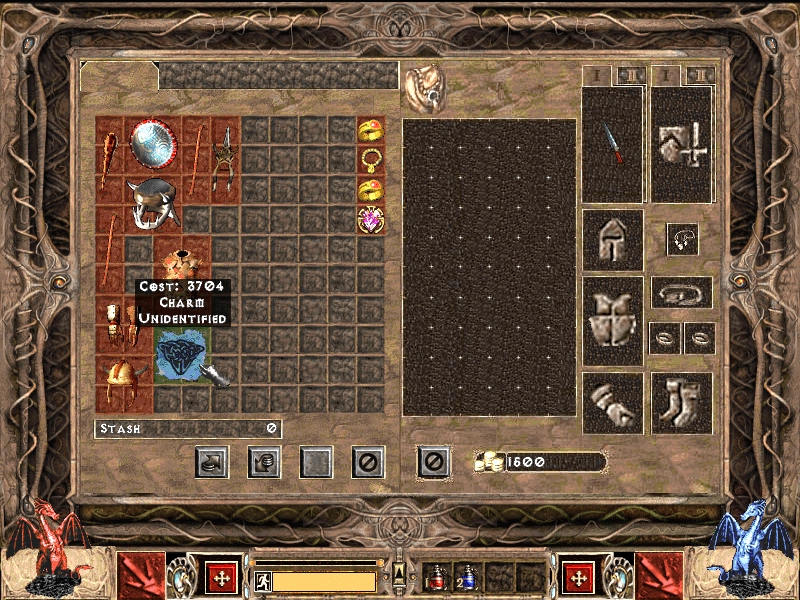Select the equipped dagger weapon slot
Viewport: 800px width, 600px height.
click(x=612, y=143)
